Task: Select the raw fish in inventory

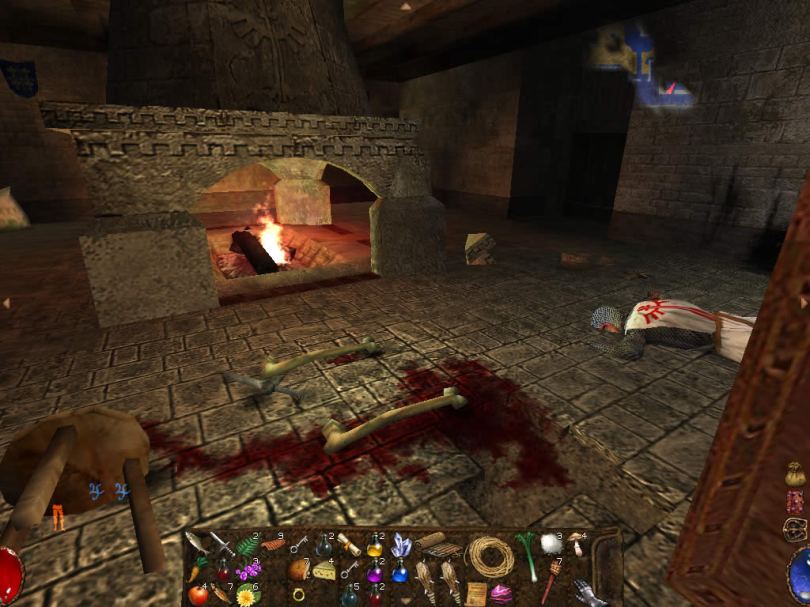Action: click(194, 543)
